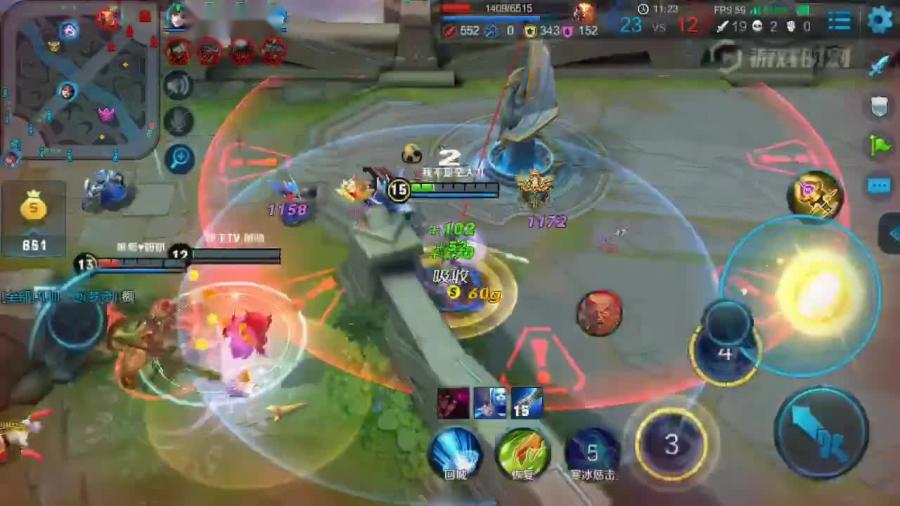Tap the skill button showing cooldown 4
The image size is (900, 506).
[726, 351]
